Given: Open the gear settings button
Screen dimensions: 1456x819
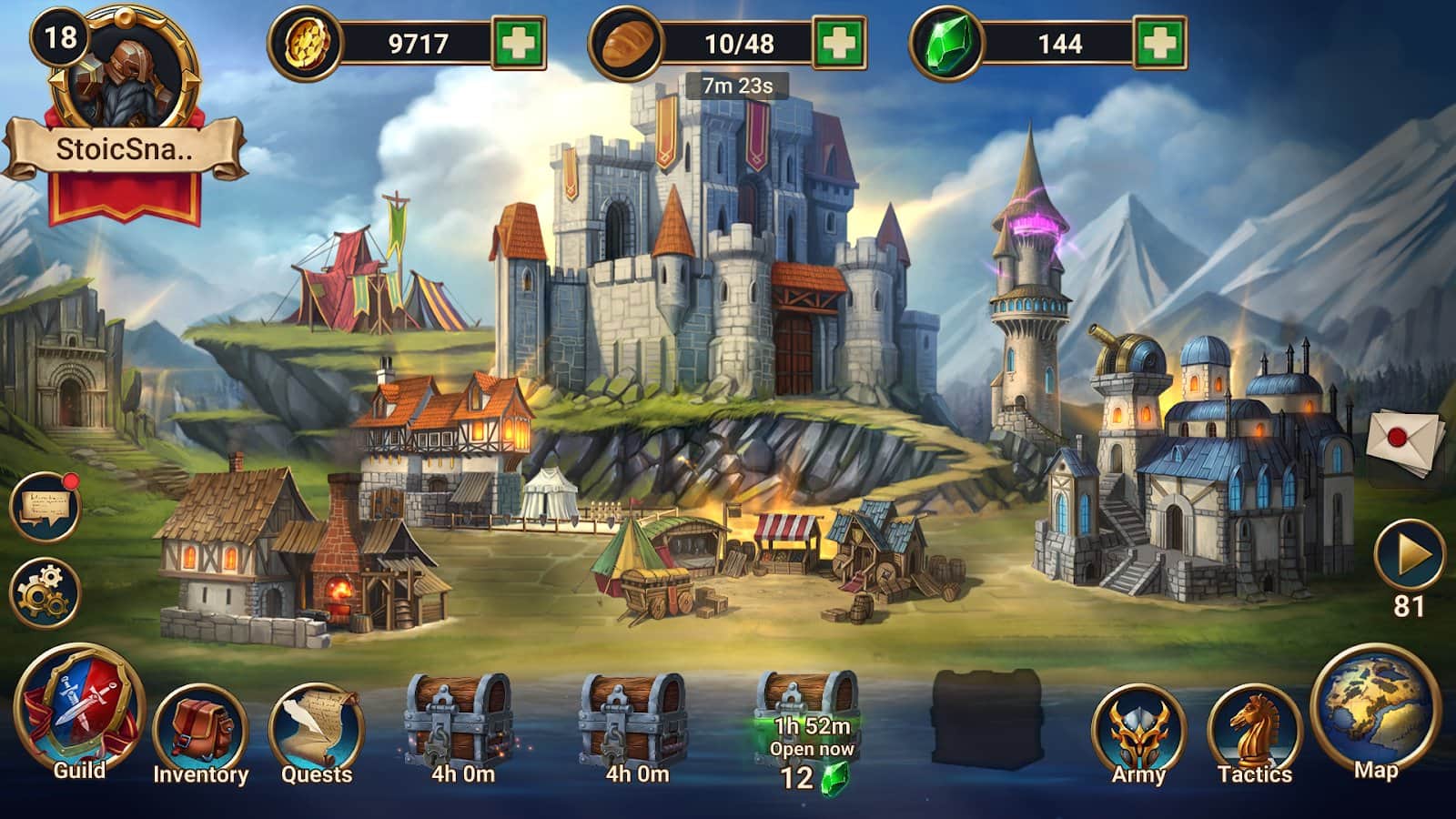Looking at the screenshot, I should 45,593.
